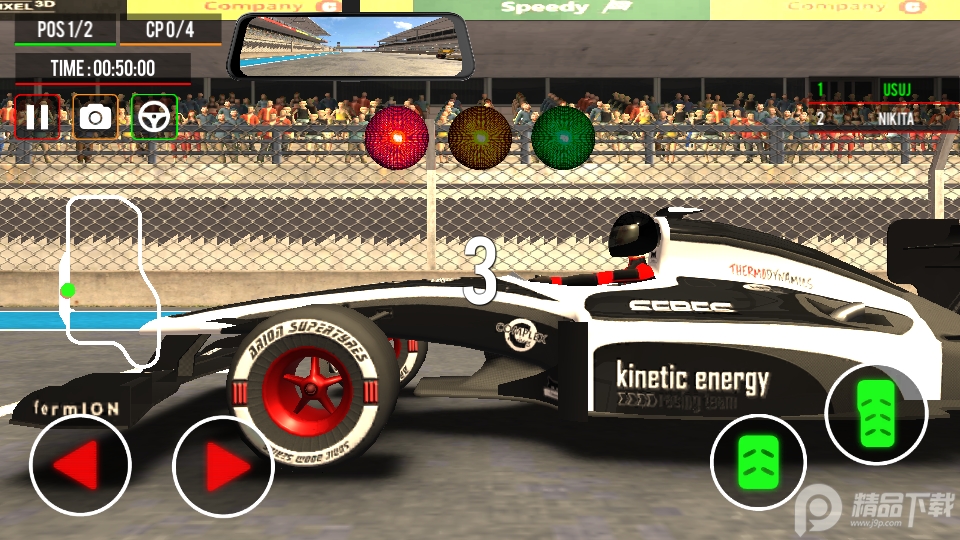Viewport: 960px width, 540px height.
Task: Steer right with the red arrow
Action: 223,465
